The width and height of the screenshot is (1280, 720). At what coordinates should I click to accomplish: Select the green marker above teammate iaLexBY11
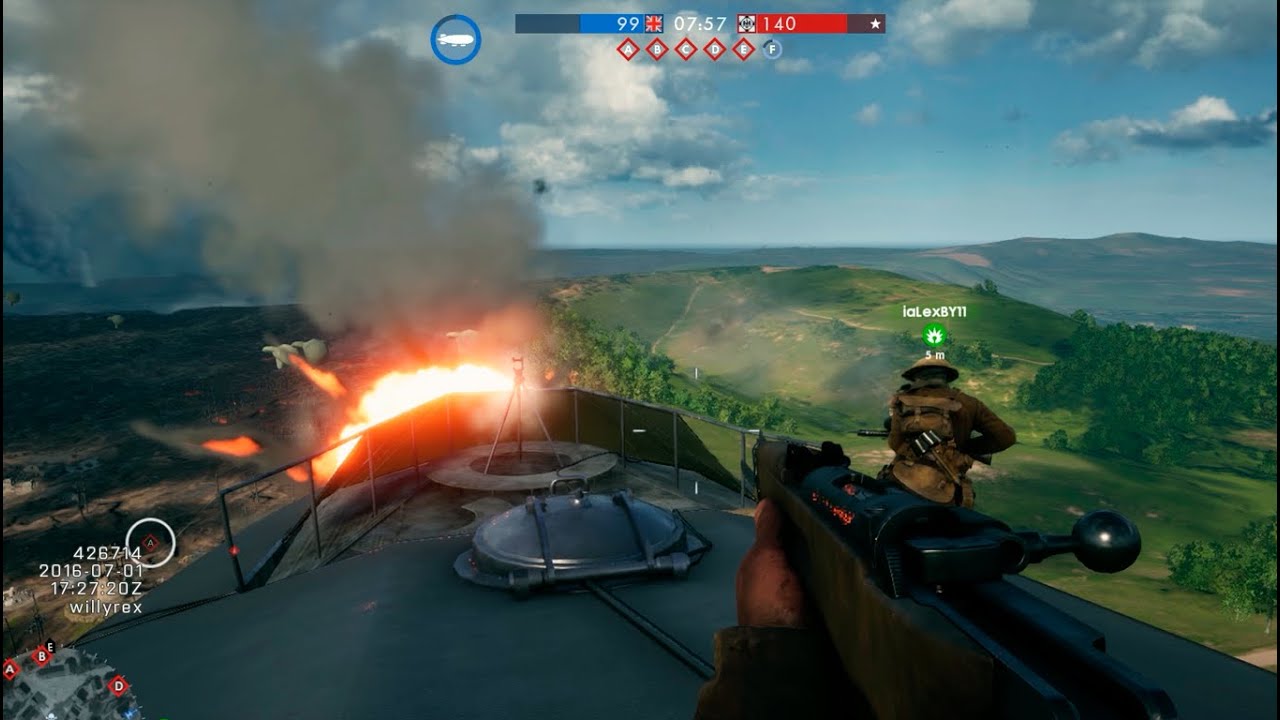pos(934,334)
